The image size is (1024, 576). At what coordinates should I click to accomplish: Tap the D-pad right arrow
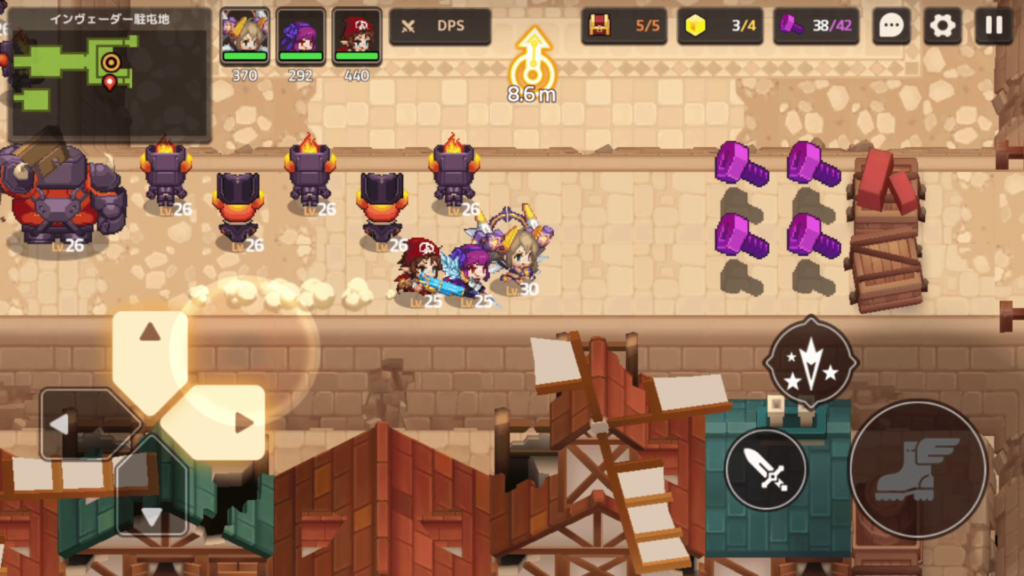[x=240, y=422]
